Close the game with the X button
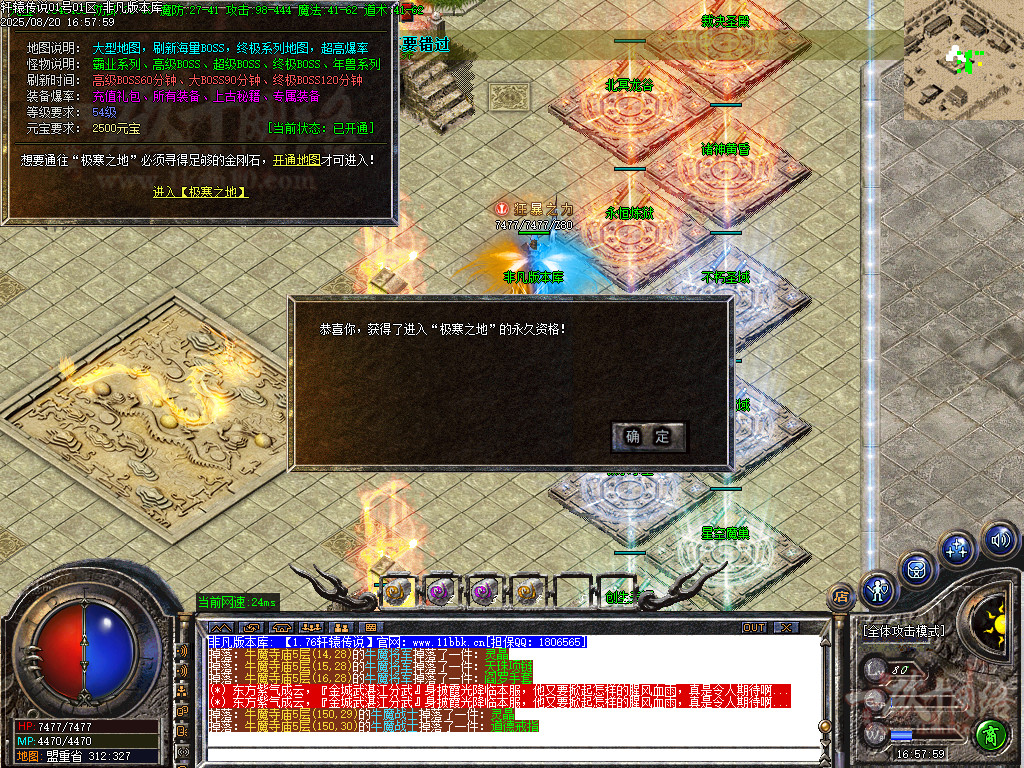This screenshot has height=768, width=1024. (x=787, y=628)
